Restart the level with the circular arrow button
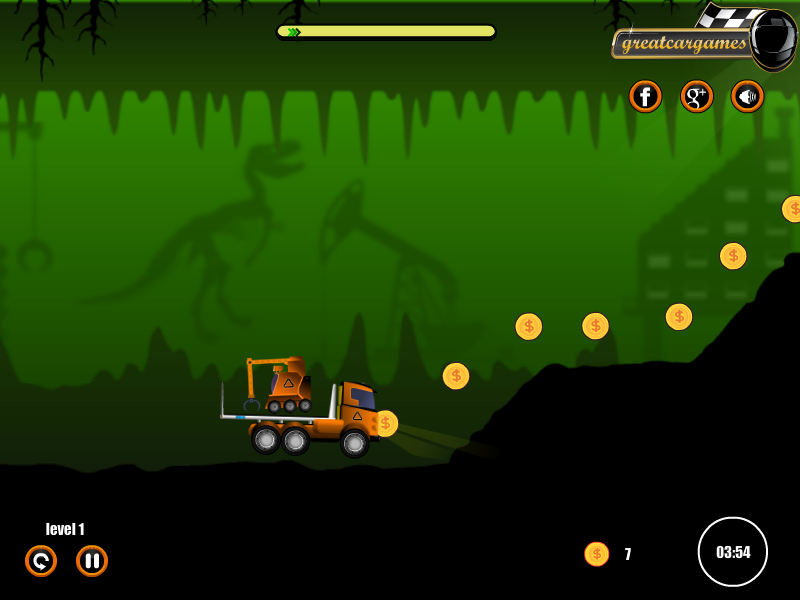This screenshot has height=600, width=800. coord(41,561)
